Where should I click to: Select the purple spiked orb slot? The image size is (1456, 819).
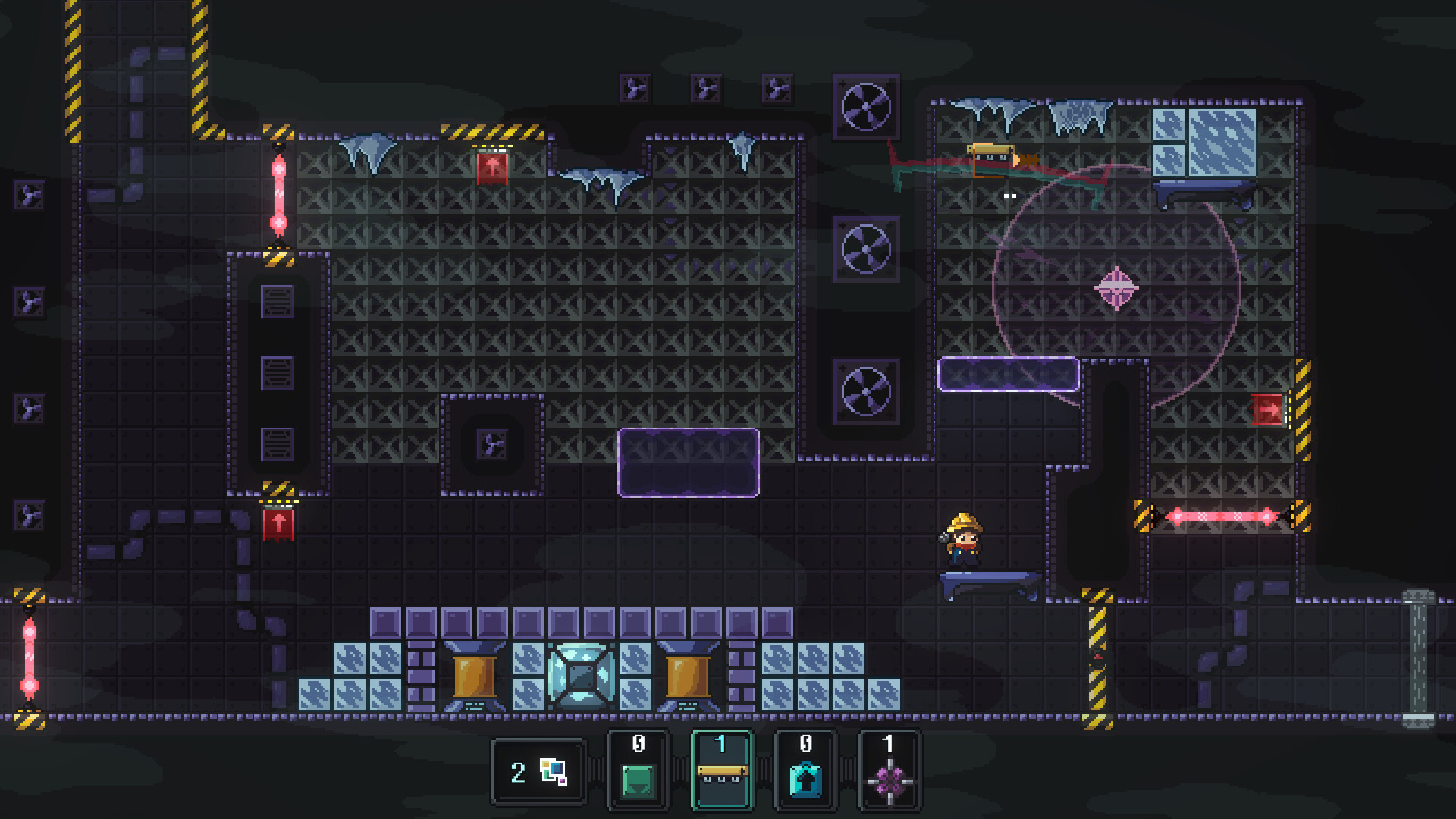tap(889, 770)
